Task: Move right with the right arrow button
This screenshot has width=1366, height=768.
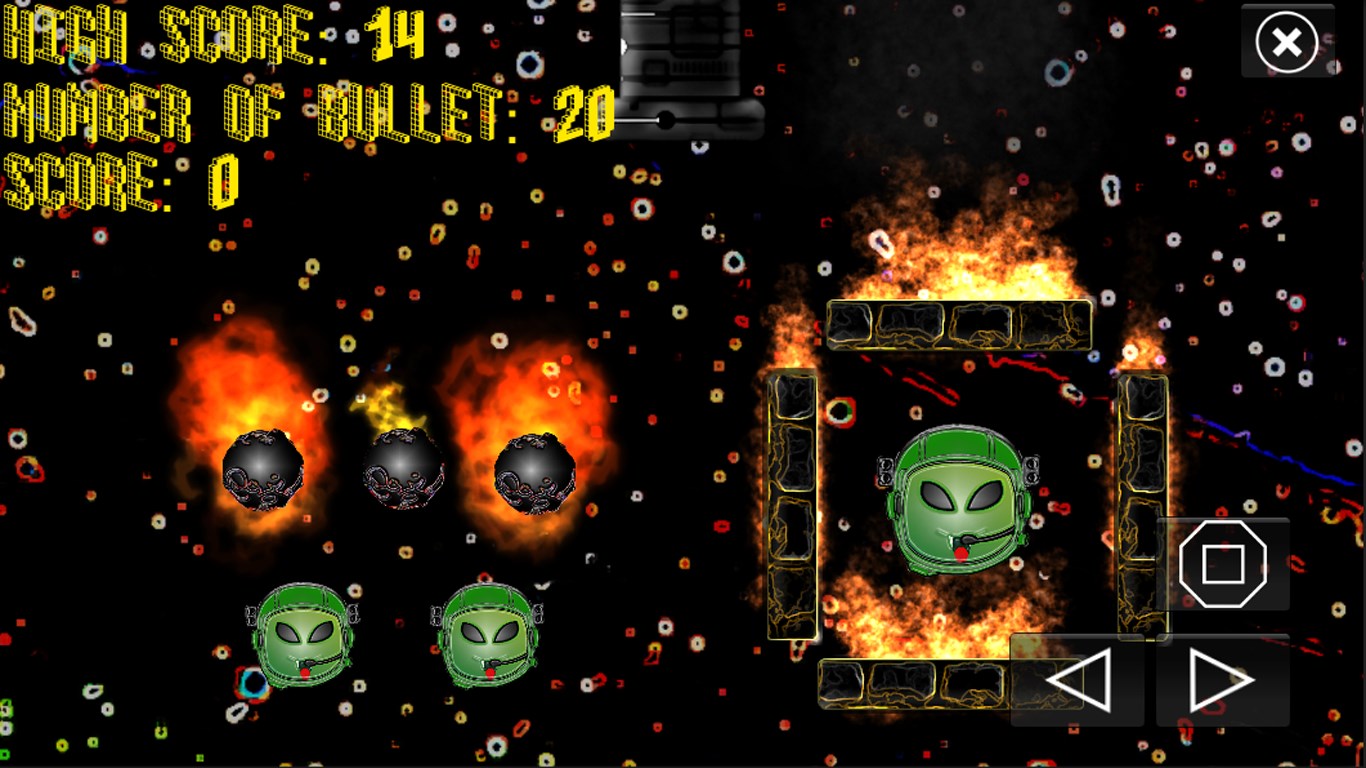Action: point(1222,681)
